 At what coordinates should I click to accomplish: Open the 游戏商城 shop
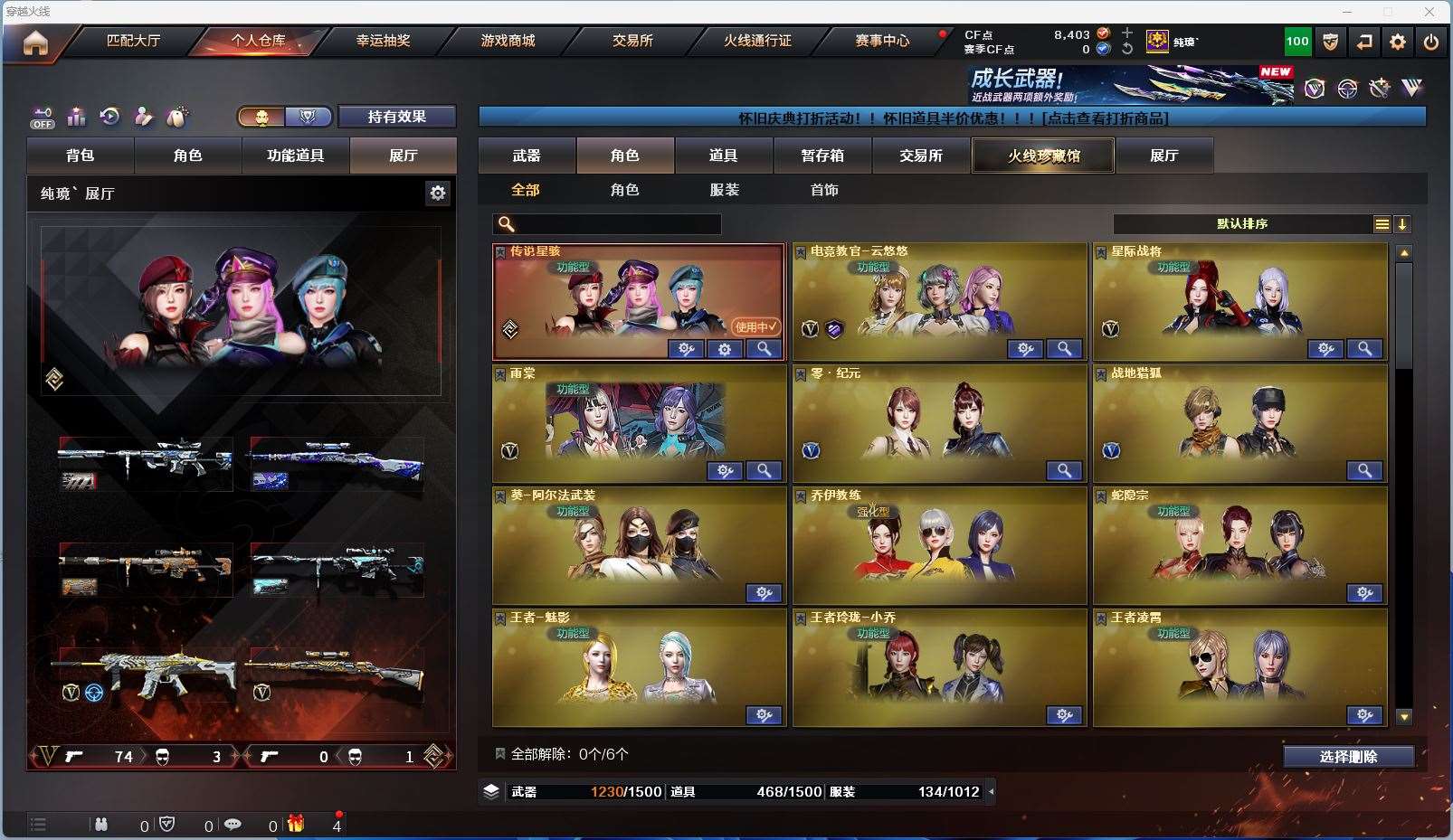tap(508, 41)
